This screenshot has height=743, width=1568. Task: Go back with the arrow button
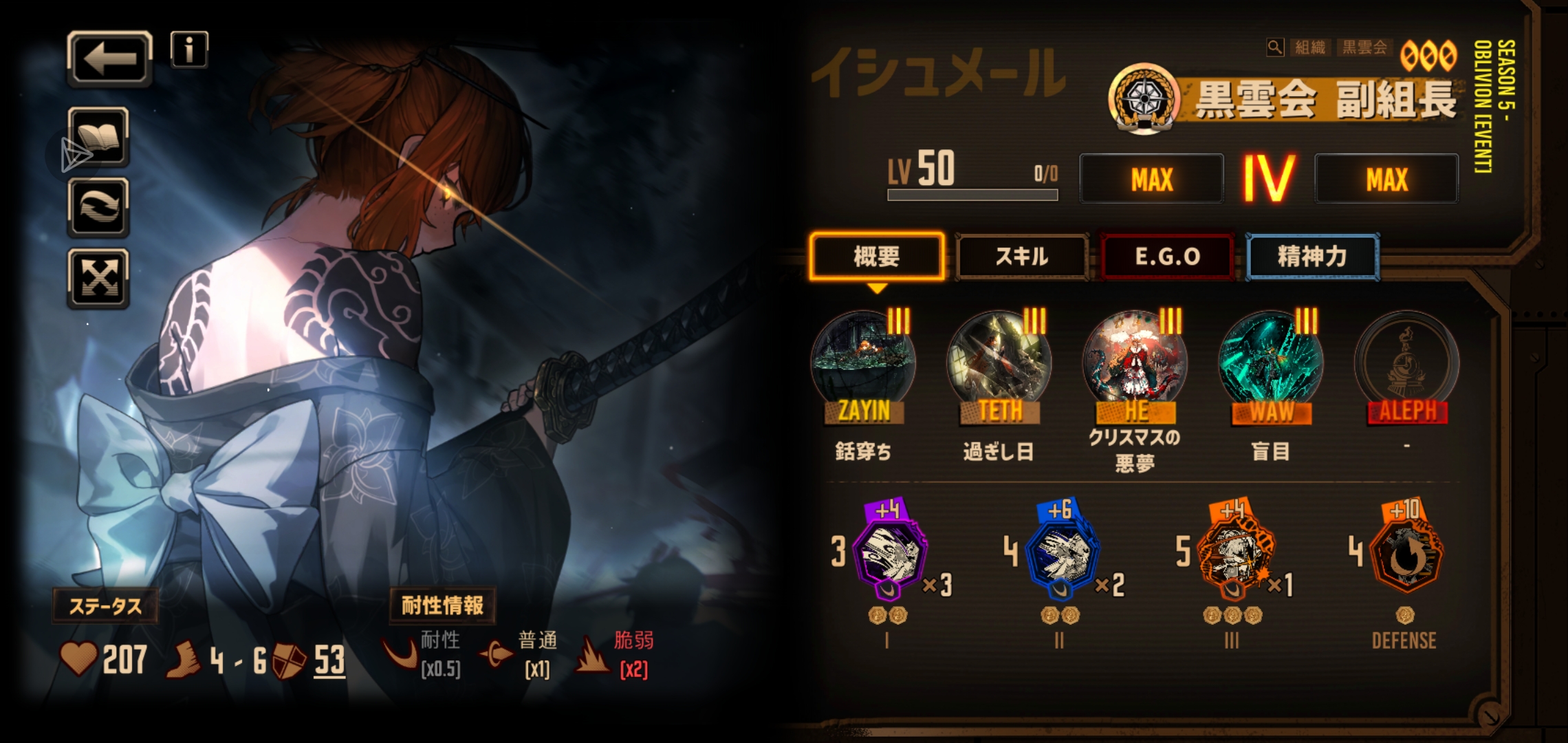tap(109, 59)
